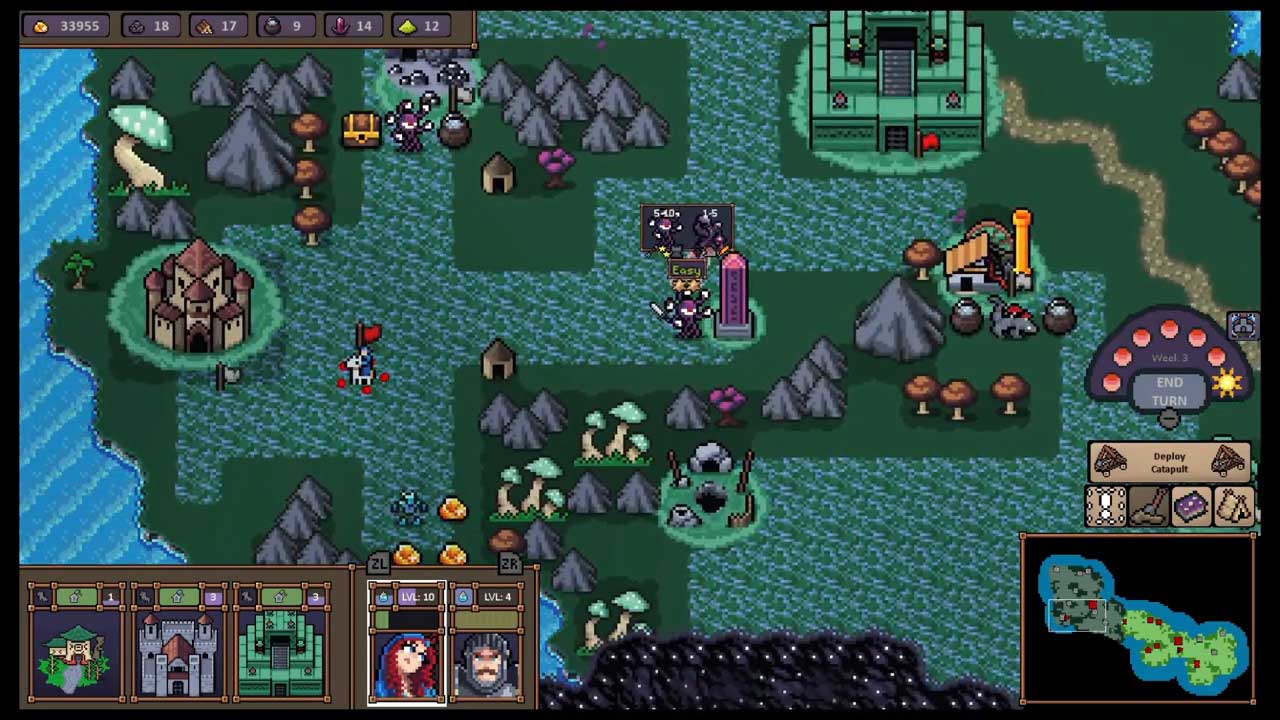
Task: Click the hourglass wait icon
Action: point(1106,507)
